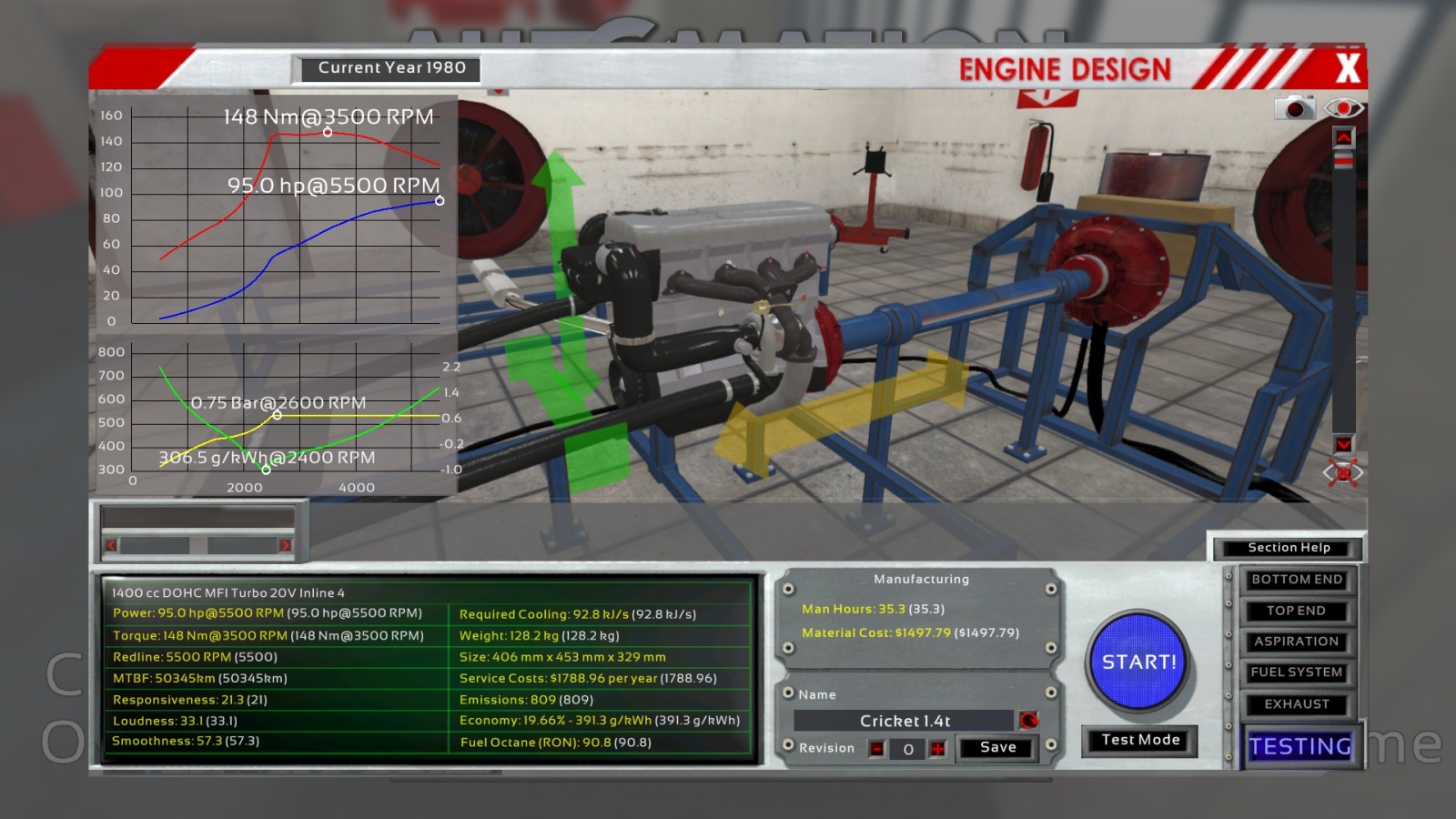Click the up arrow on the vertical scrollbar
The image size is (1456, 819).
(x=1343, y=137)
